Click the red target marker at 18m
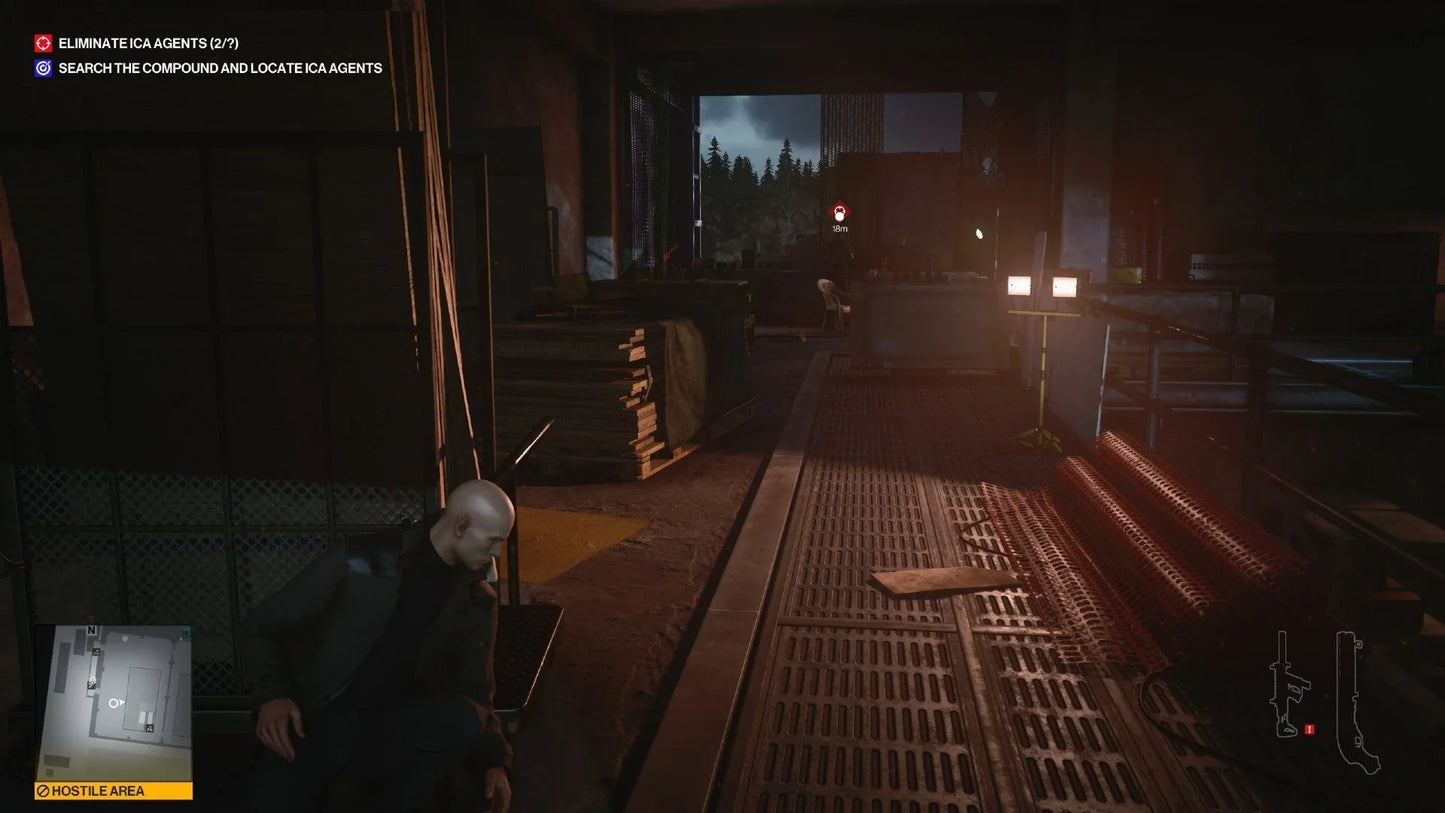Viewport: 1445px width, 813px height. (x=839, y=212)
